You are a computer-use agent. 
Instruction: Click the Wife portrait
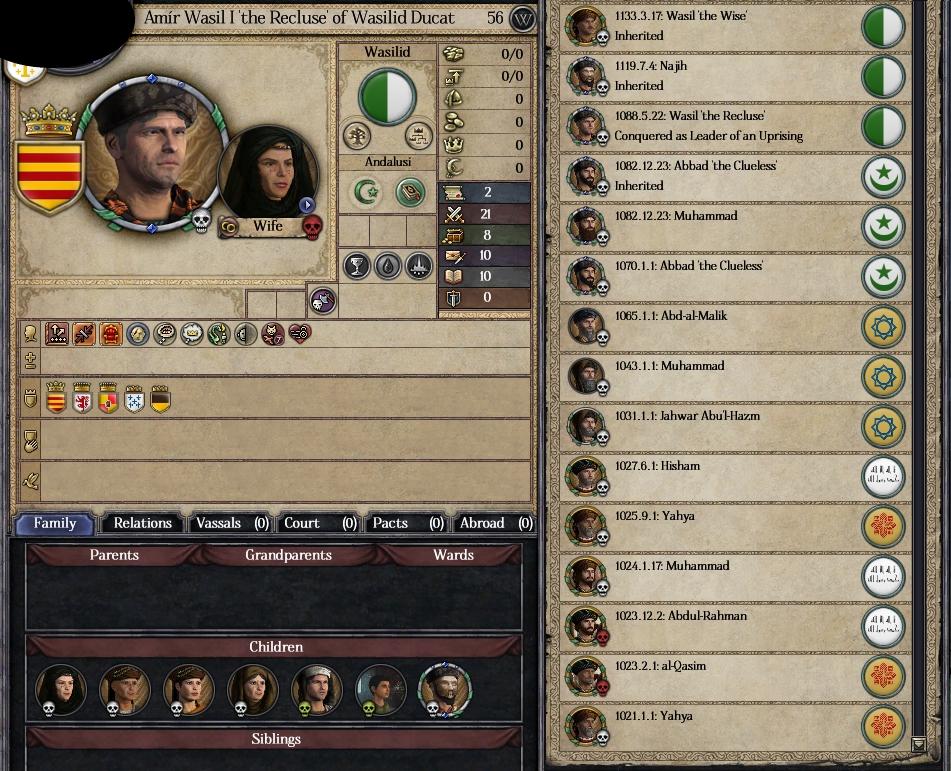(x=266, y=175)
